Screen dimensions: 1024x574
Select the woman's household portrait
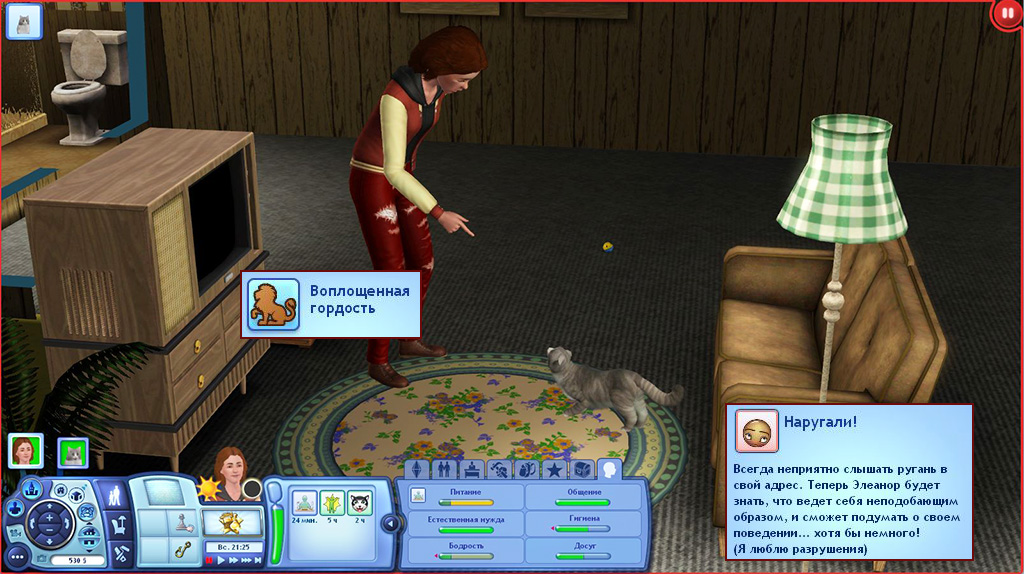(25, 451)
